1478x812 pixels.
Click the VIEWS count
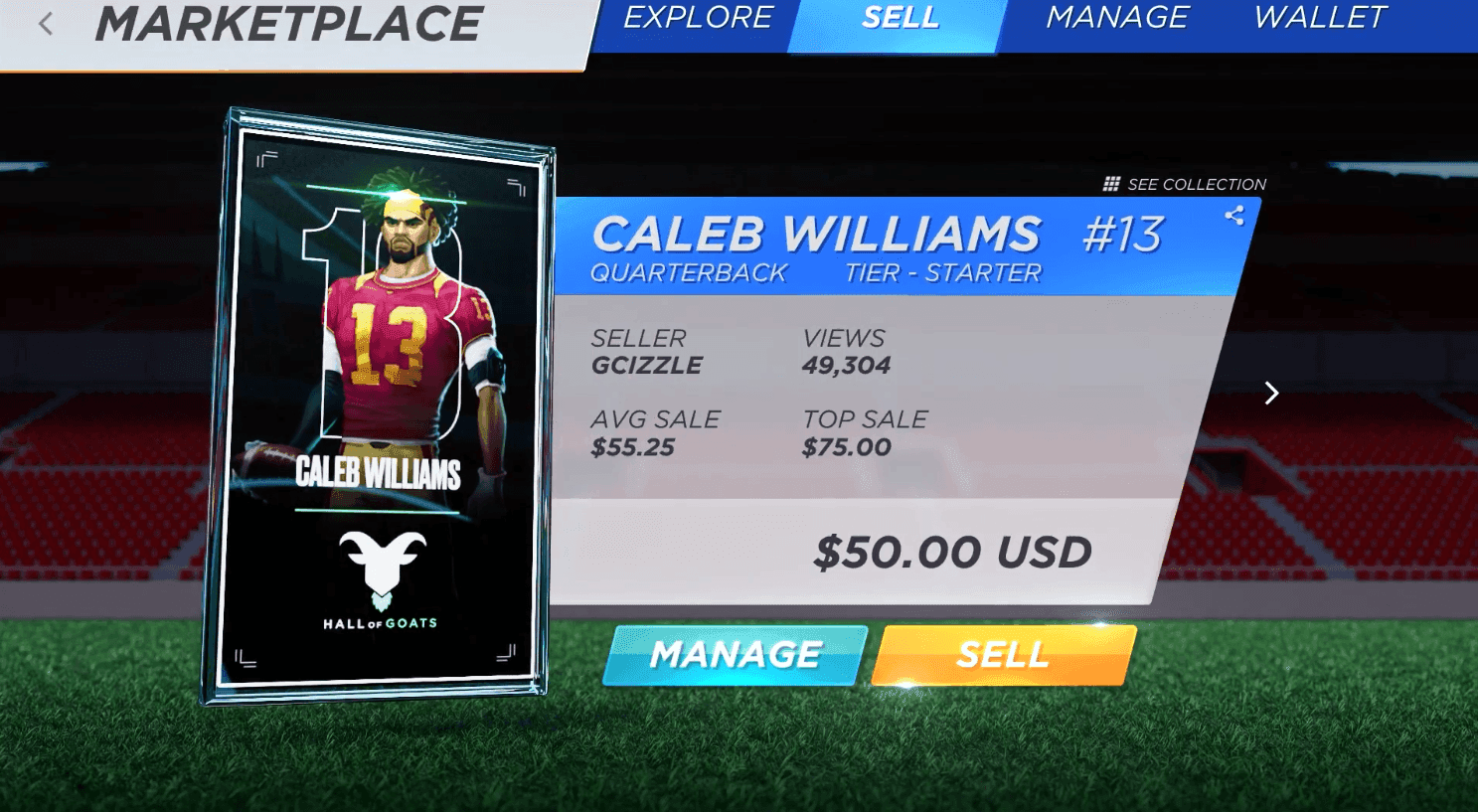[848, 366]
